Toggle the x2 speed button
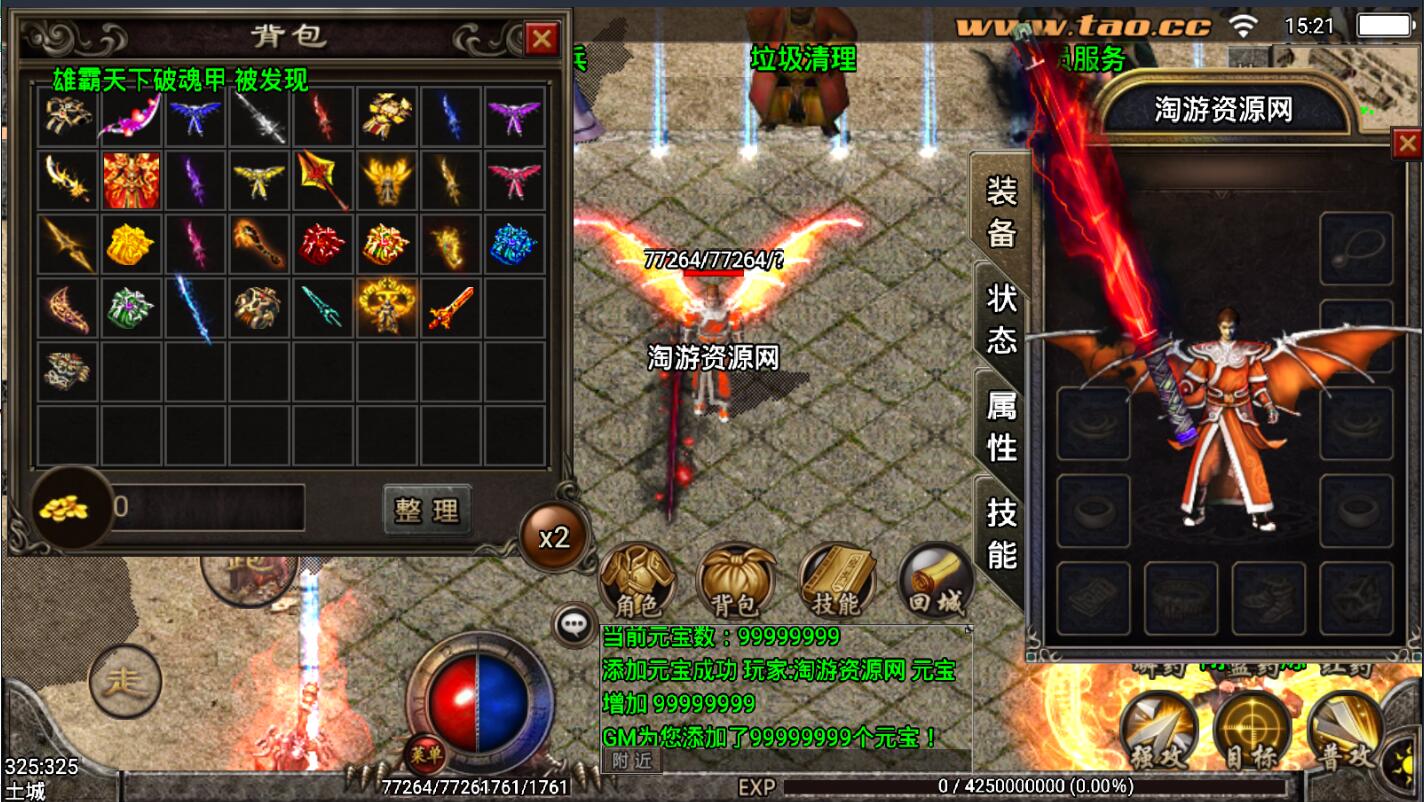This screenshot has height=802, width=1424. point(553,537)
